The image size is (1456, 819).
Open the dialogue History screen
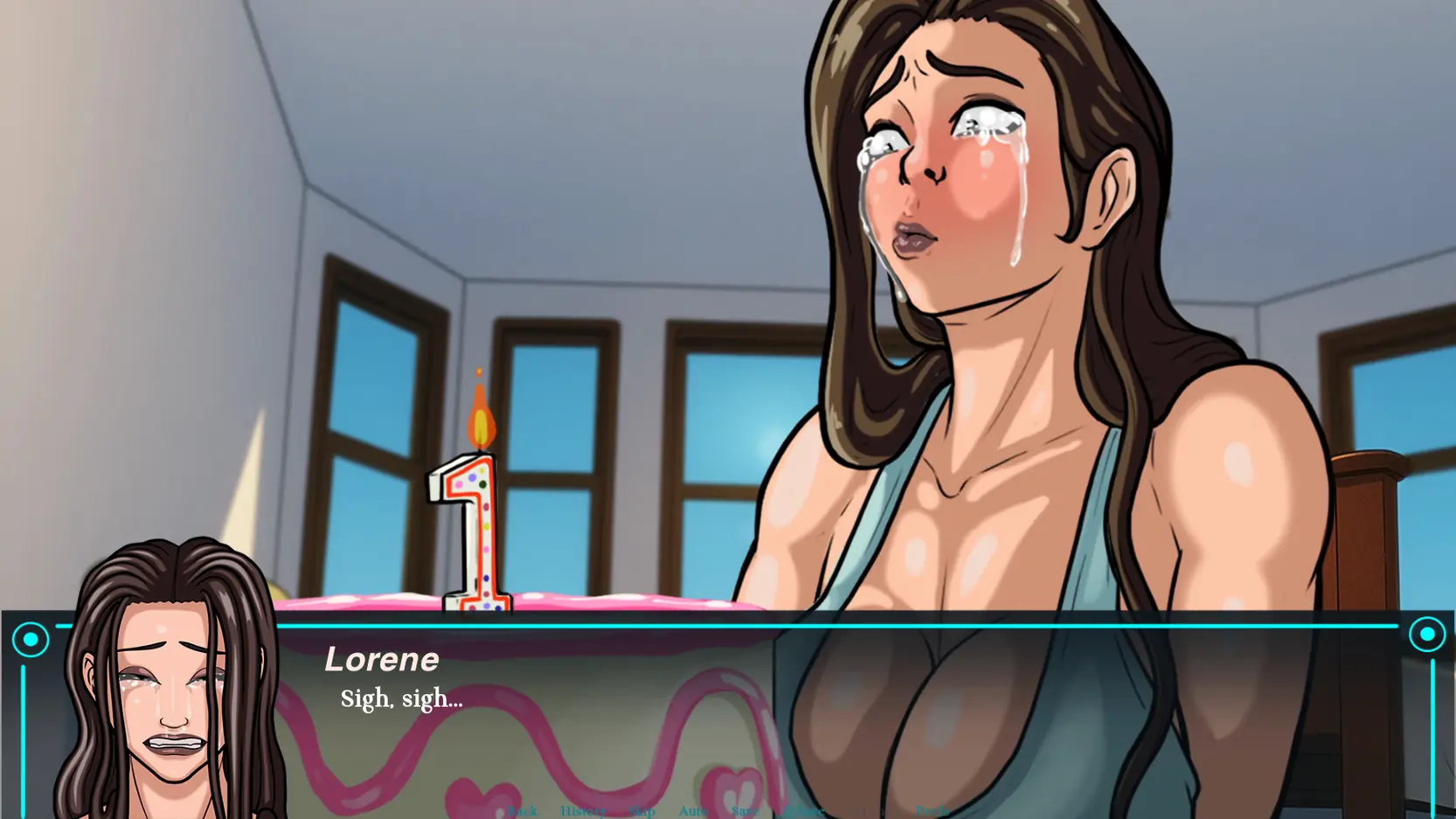pos(583,809)
